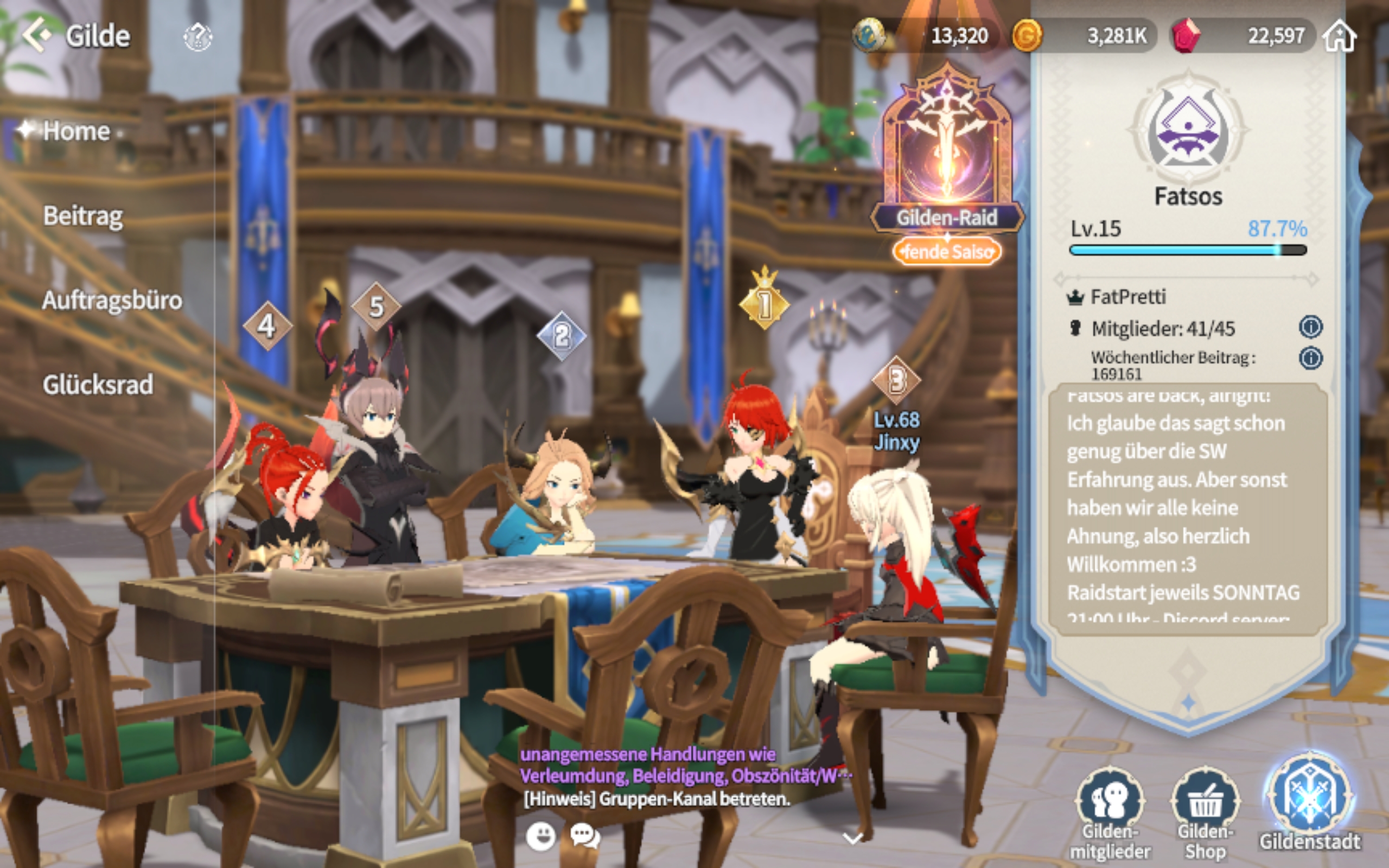Visit the Gilden-Shop

pyautogui.click(x=1205, y=810)
